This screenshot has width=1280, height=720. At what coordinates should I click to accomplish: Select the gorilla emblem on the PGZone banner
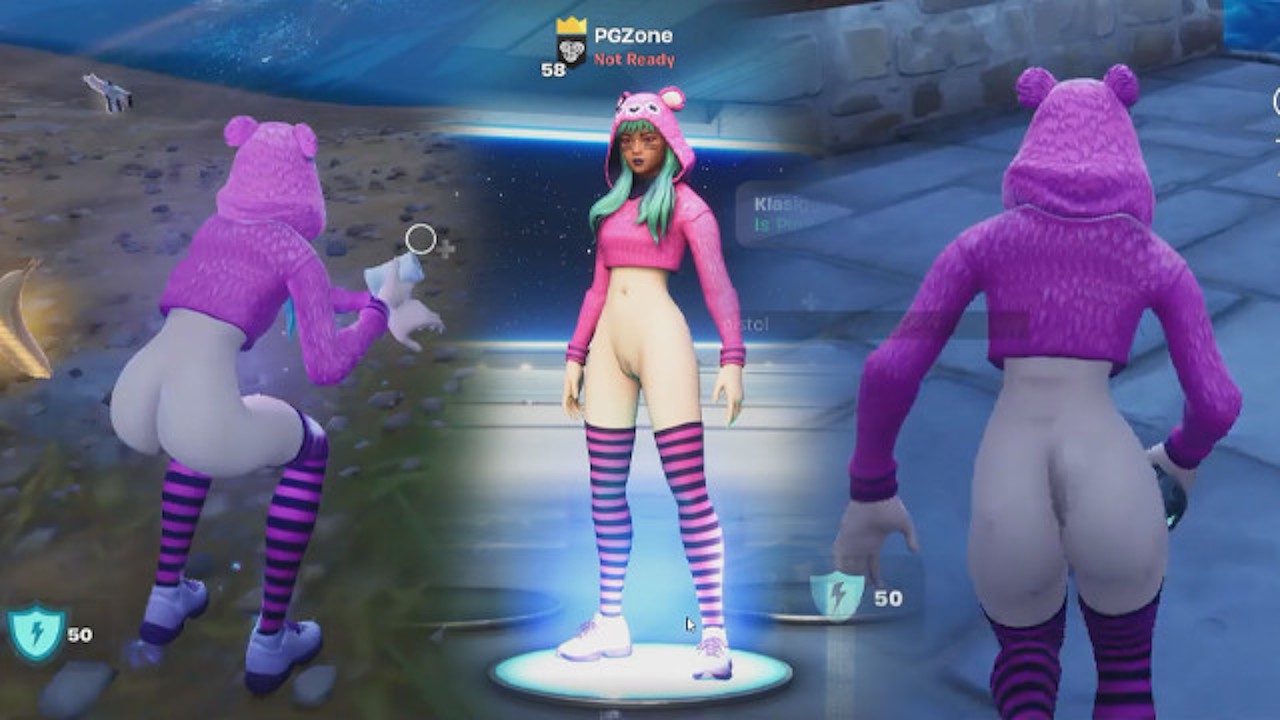[x=572, y=50]
